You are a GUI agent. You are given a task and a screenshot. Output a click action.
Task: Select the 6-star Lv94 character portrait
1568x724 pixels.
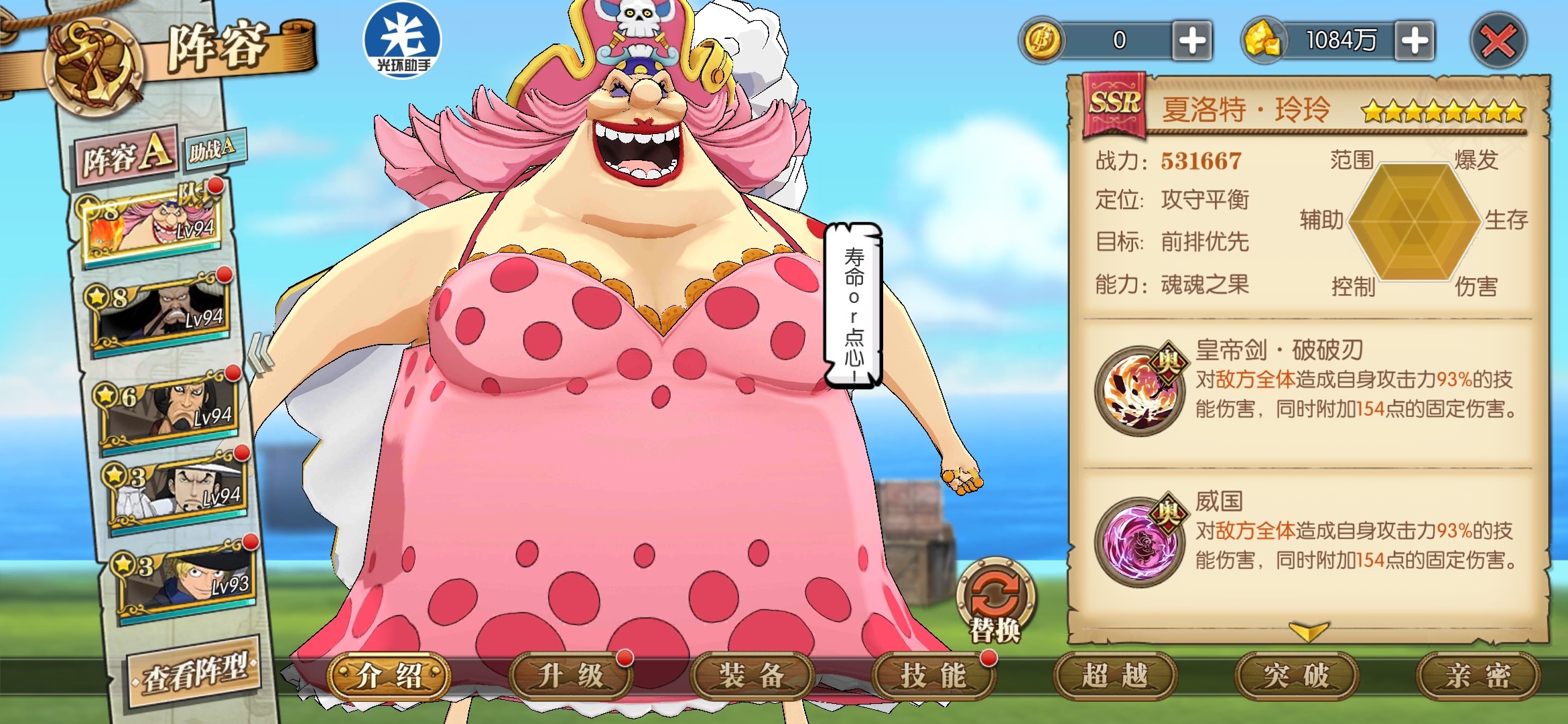[172, 406]
